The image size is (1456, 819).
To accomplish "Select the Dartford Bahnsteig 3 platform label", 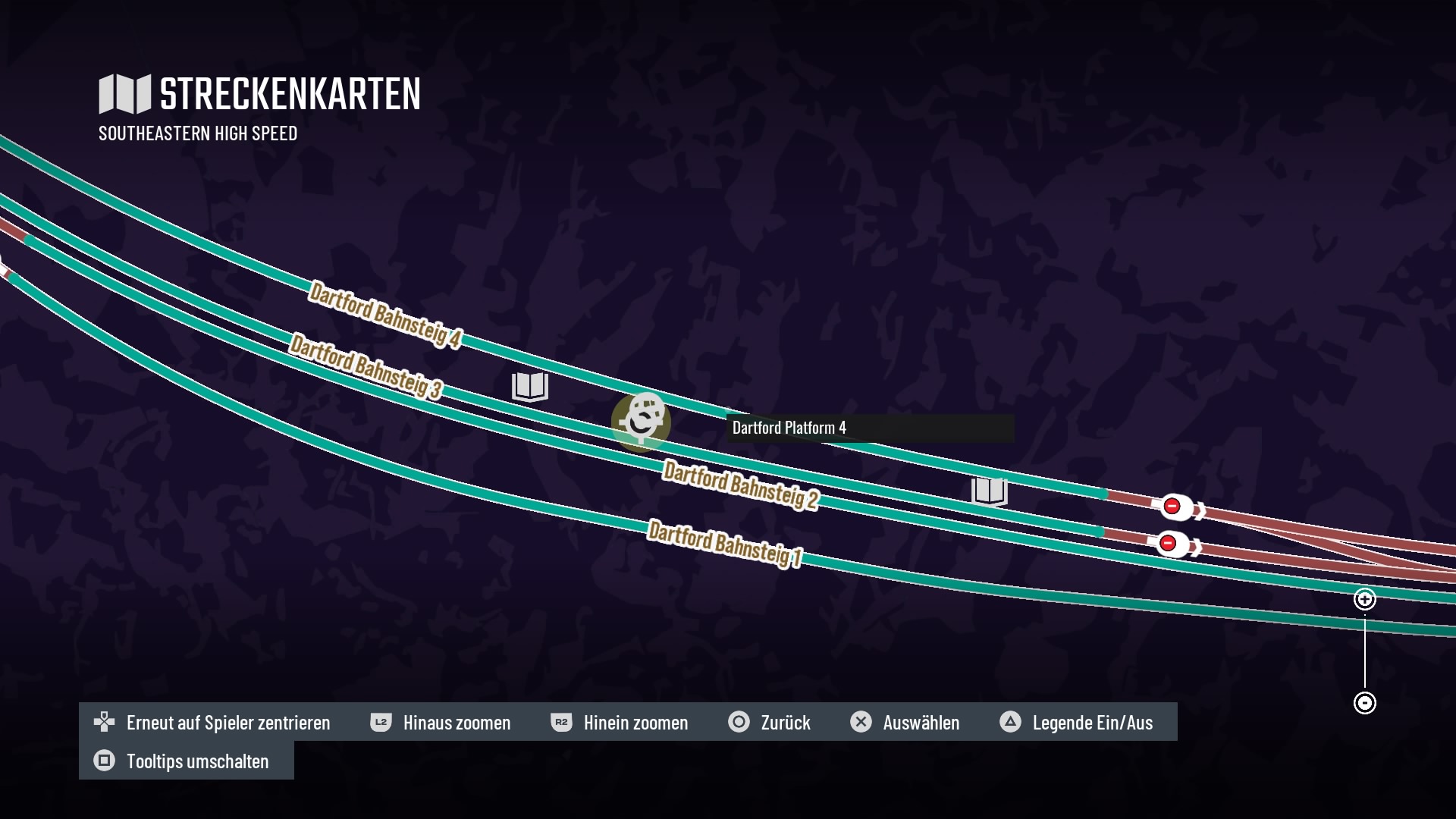I will (366, 366).
